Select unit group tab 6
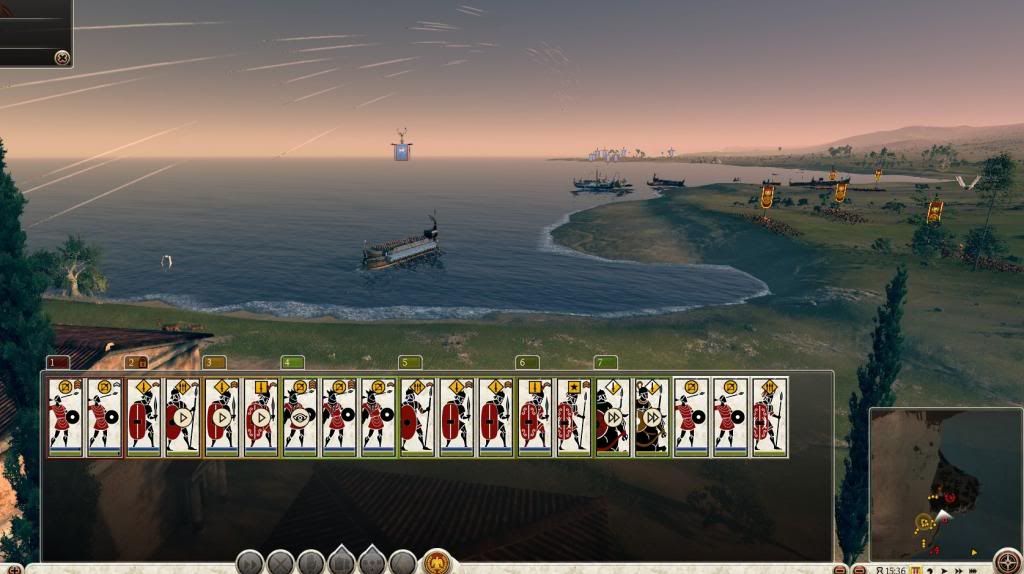The height and width of the screenshot is (574, 1024). coord(527,362)
